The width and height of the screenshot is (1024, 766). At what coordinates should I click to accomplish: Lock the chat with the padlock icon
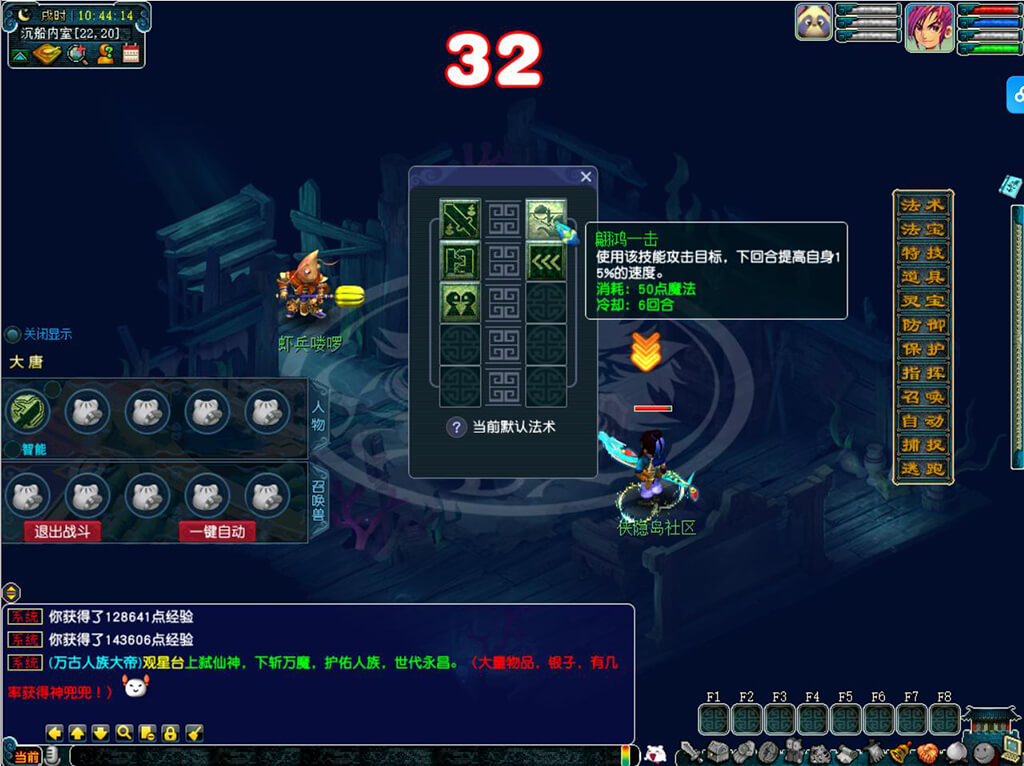coord(170,733)
